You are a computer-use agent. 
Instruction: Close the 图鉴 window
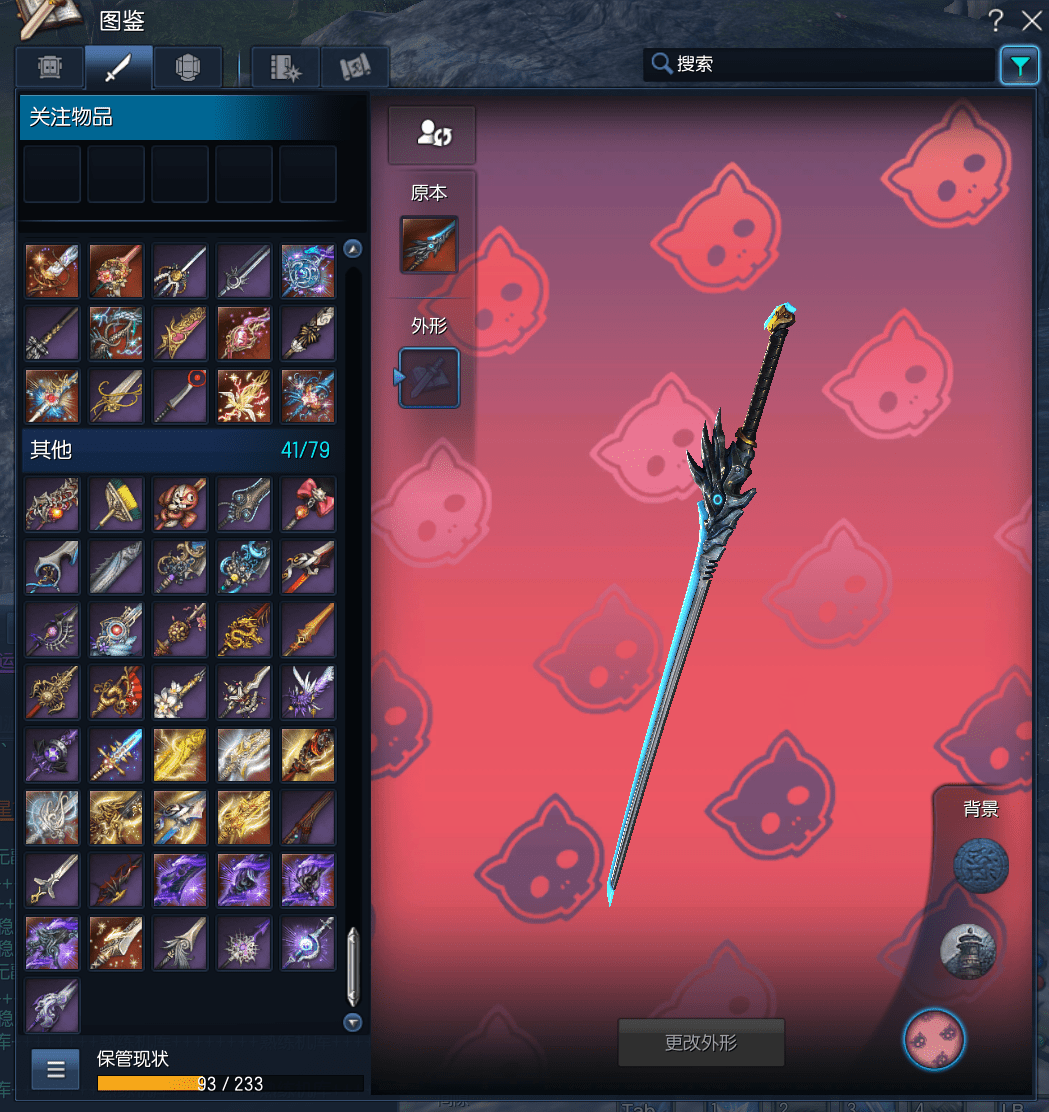click(x=1031, y=21)
